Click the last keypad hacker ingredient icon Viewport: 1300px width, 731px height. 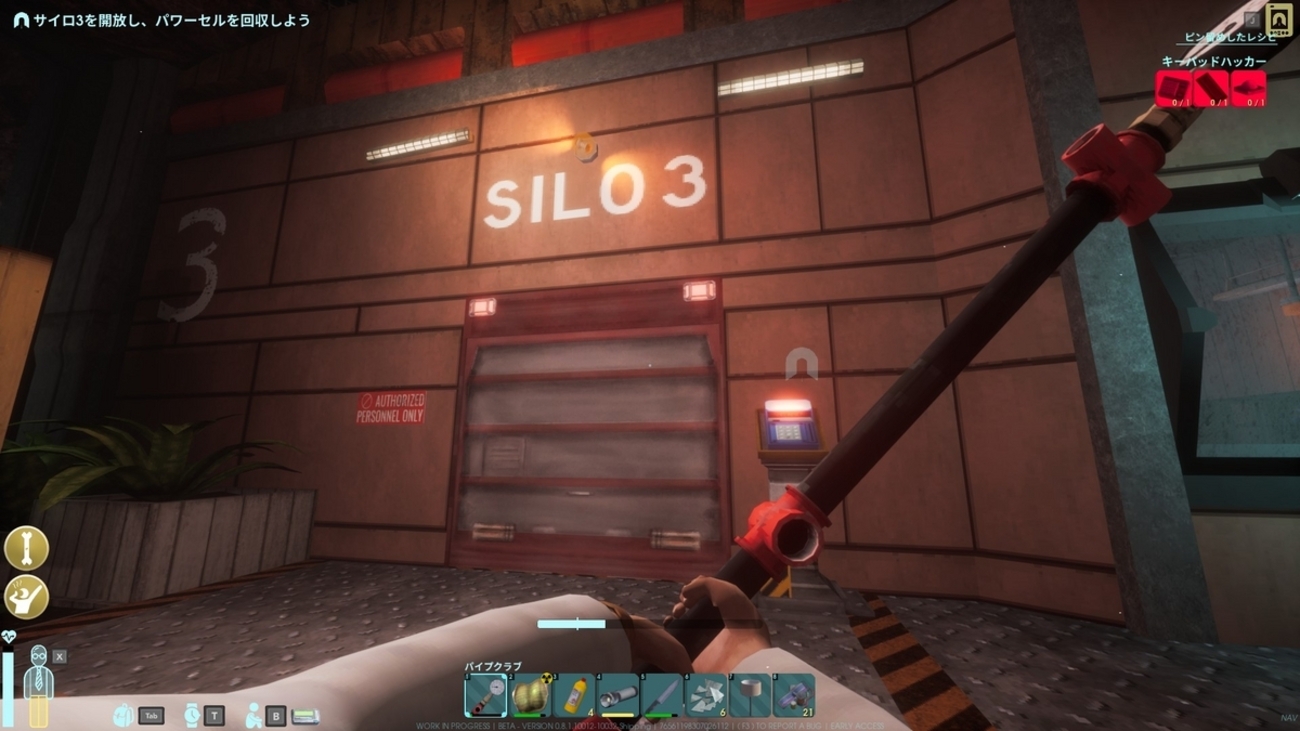(1249, 88)
